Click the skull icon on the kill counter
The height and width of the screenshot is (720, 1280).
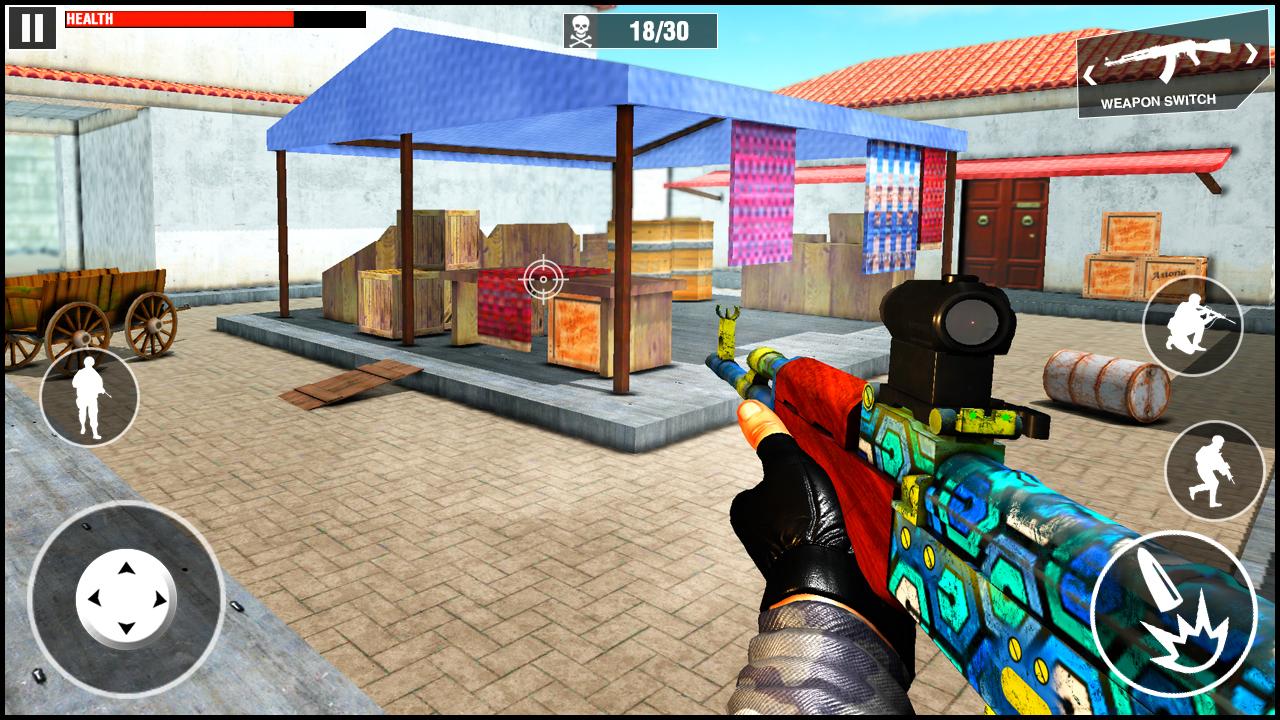click(578, 30)
